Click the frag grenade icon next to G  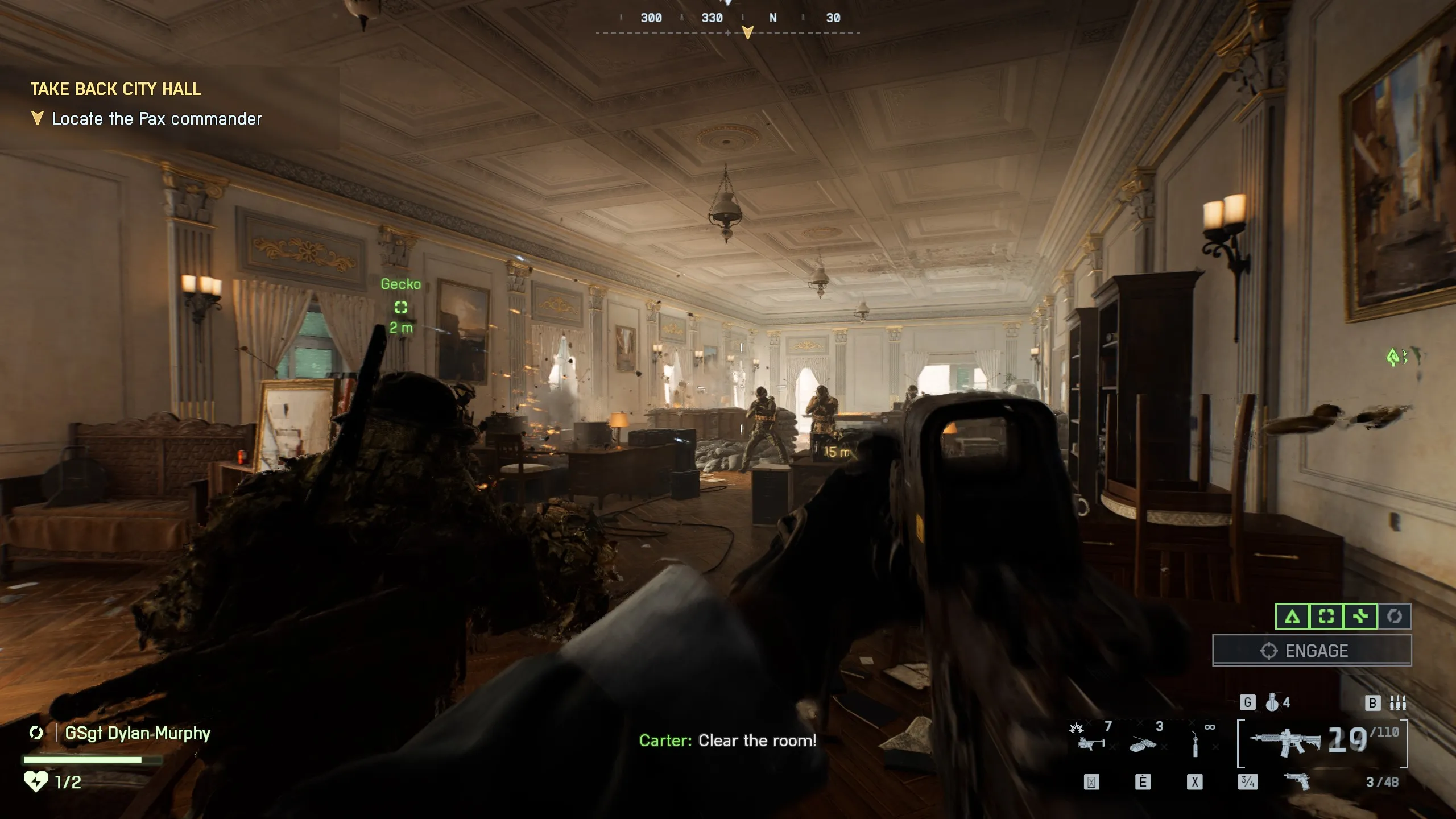(x=1273, y=704)
